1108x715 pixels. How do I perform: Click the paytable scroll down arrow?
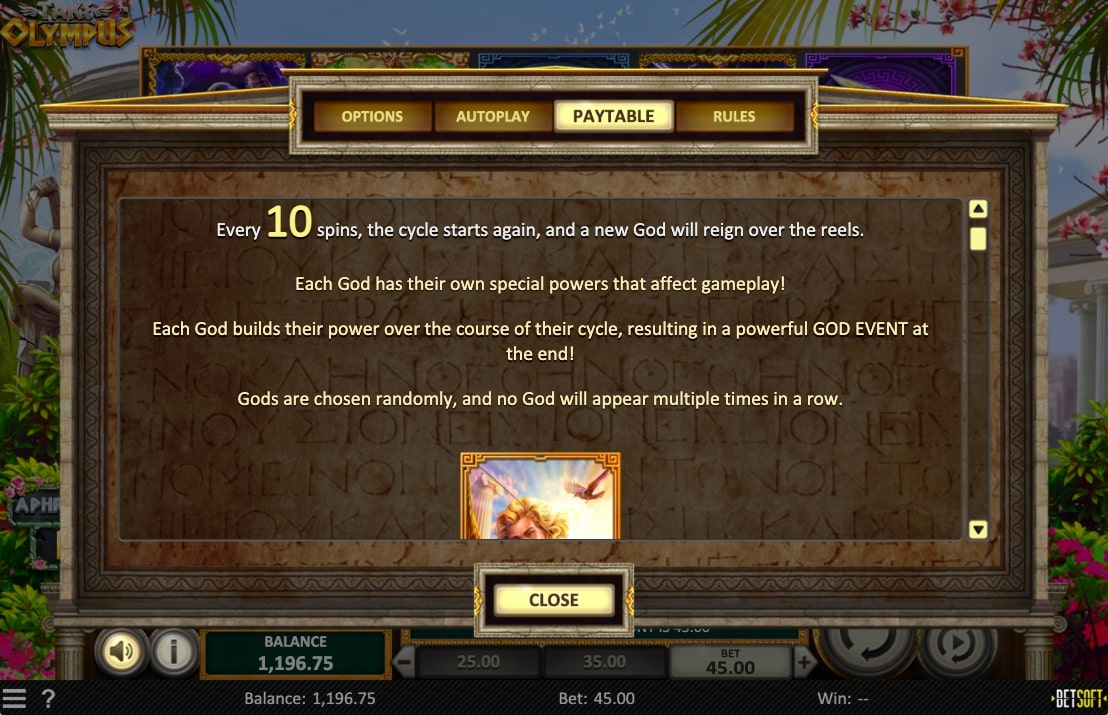click(979, 529)
